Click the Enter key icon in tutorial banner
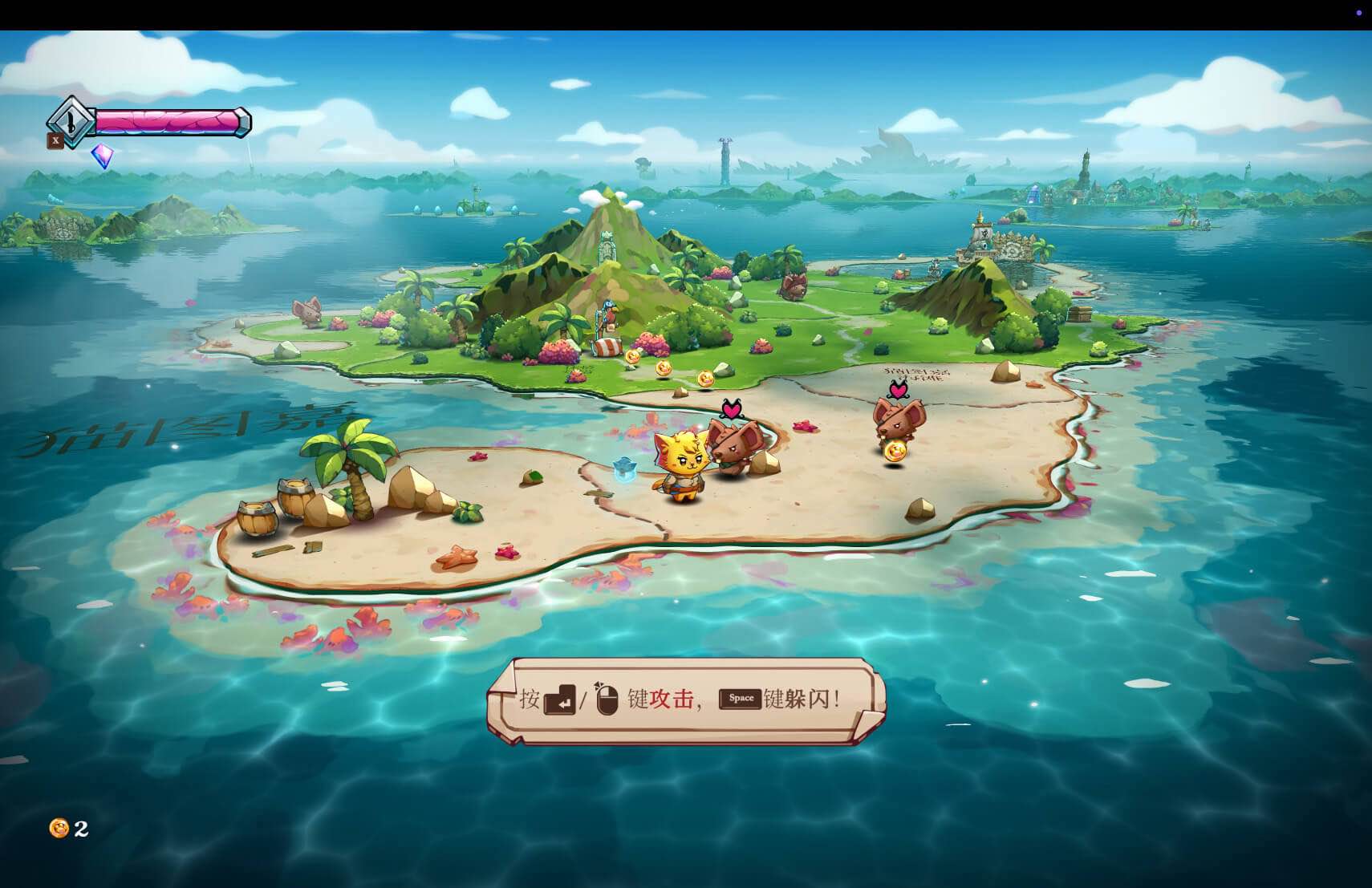This screenshot has width=1372, height=888. [x=559, y=700]
